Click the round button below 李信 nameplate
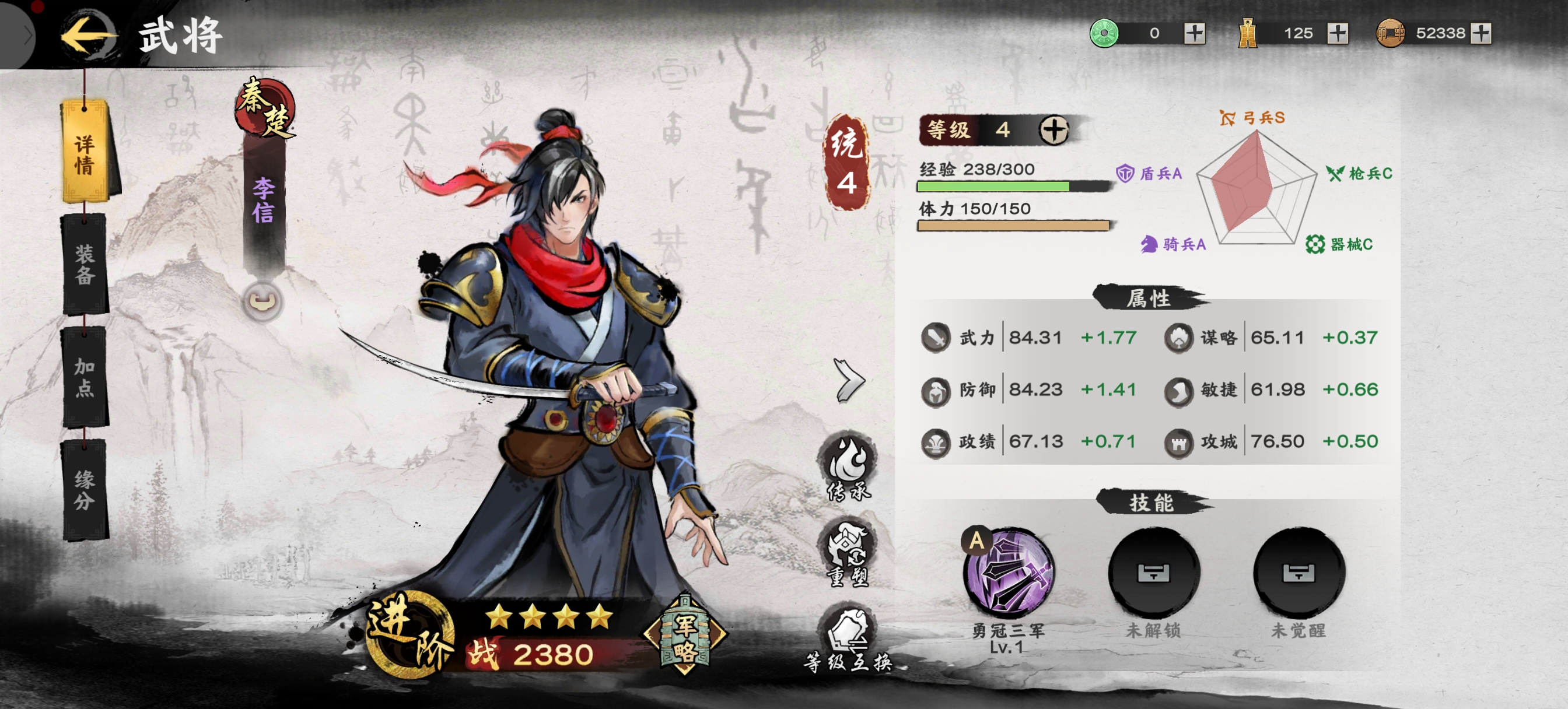Image resolution: width=1568 pixels, height=709 pixels. [x=262, y=301]
